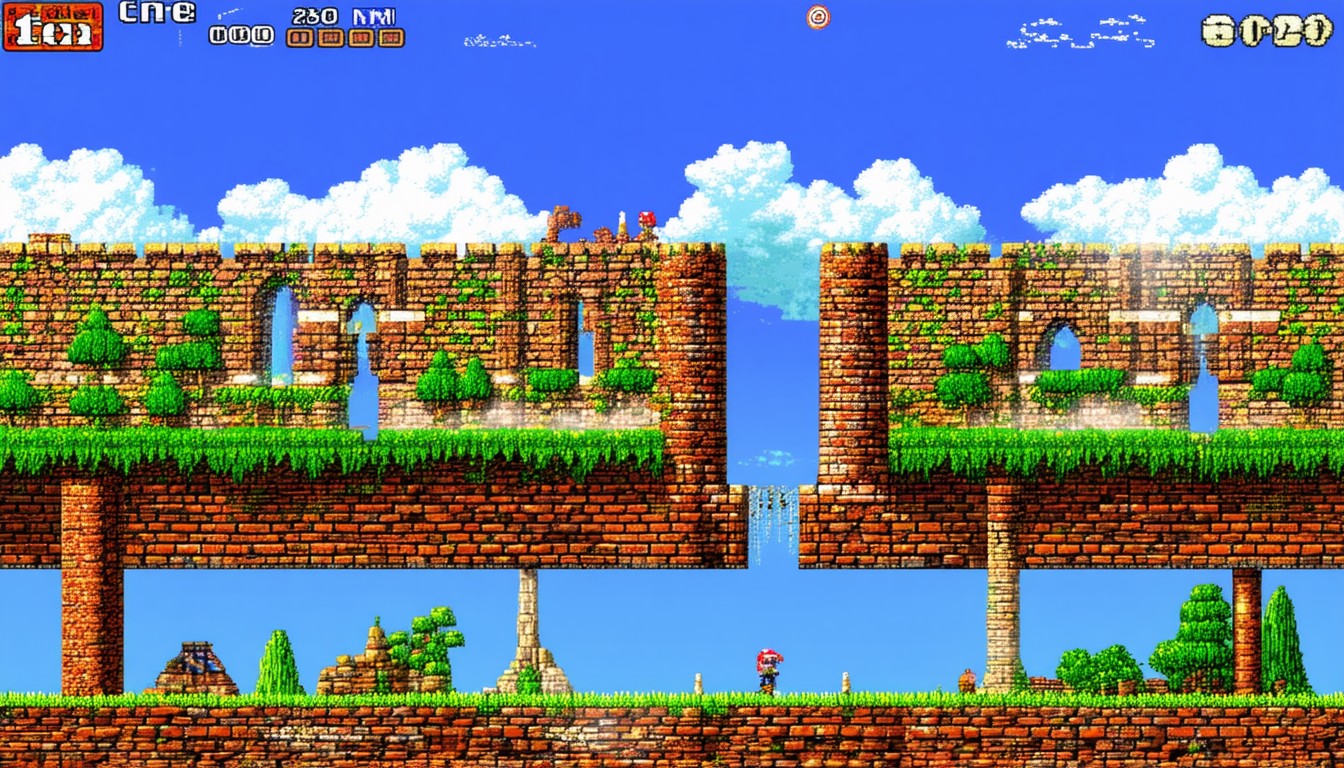Image resolution: width=1344 pixels, height=768 pixels.
Task: Click the red badge in the HUD corner
Action: click(53, 27)
